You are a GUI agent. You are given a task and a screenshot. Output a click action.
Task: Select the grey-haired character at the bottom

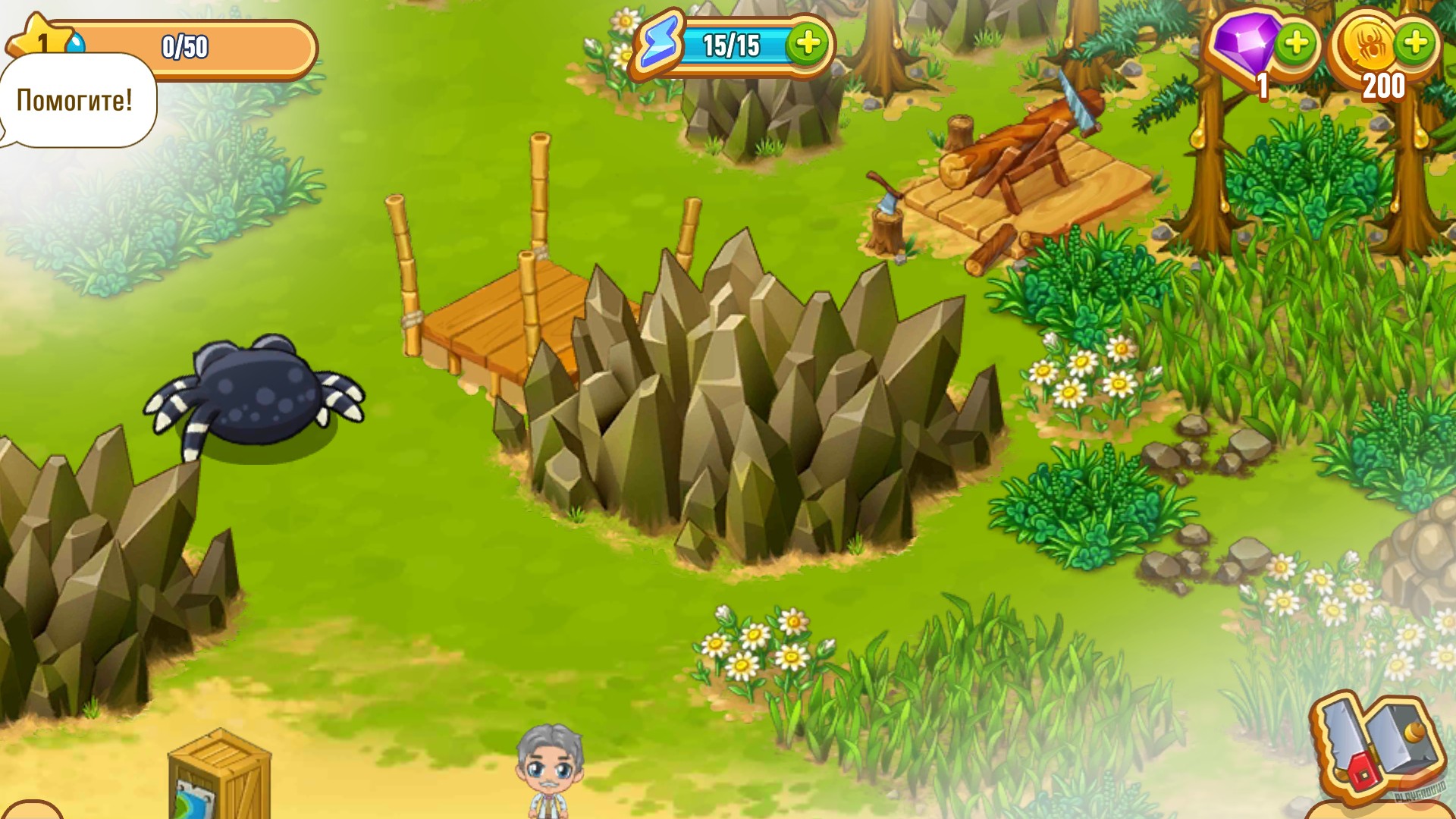point(550,773)
